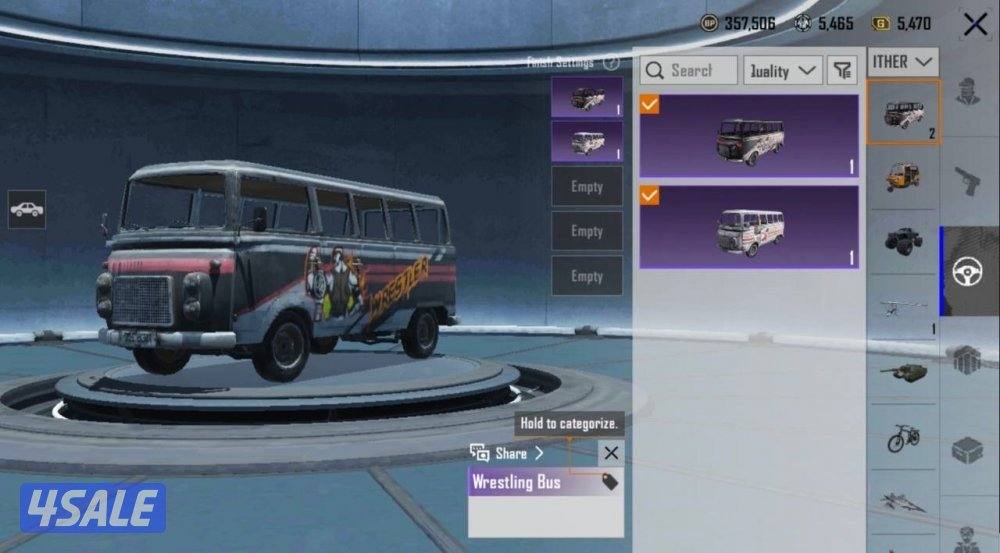
Task: Choose the monster truck vehicle category
Action: click(x=902, y=241)
